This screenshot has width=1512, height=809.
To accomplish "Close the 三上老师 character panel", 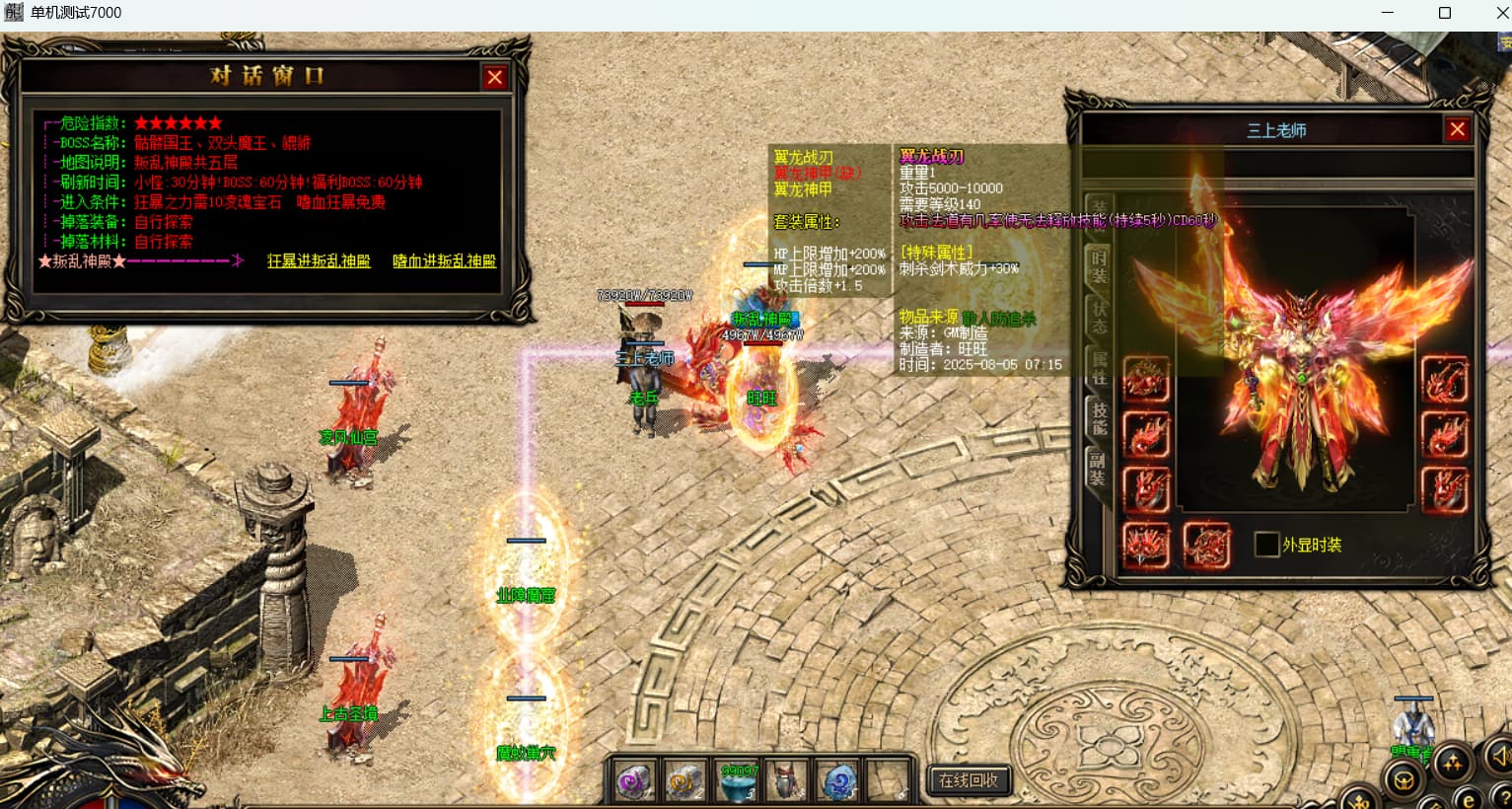I will coord(1457,129).
